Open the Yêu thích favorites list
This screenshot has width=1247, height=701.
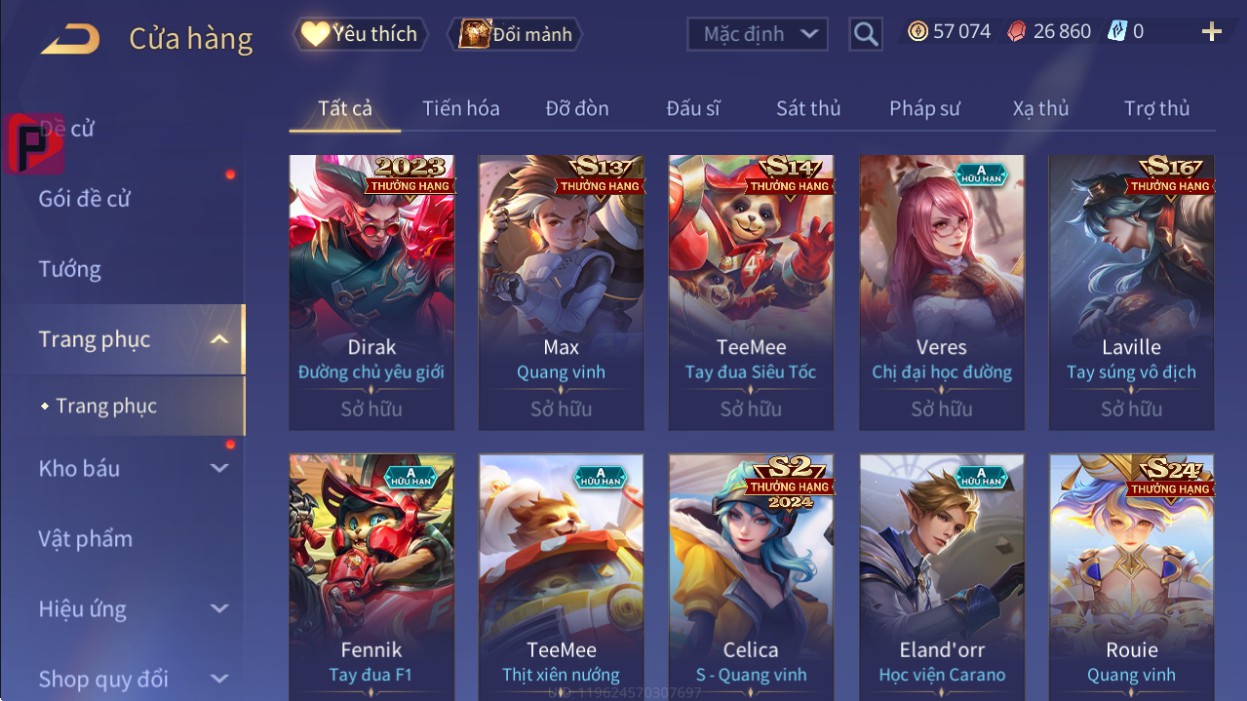click(x=360, y=34)
